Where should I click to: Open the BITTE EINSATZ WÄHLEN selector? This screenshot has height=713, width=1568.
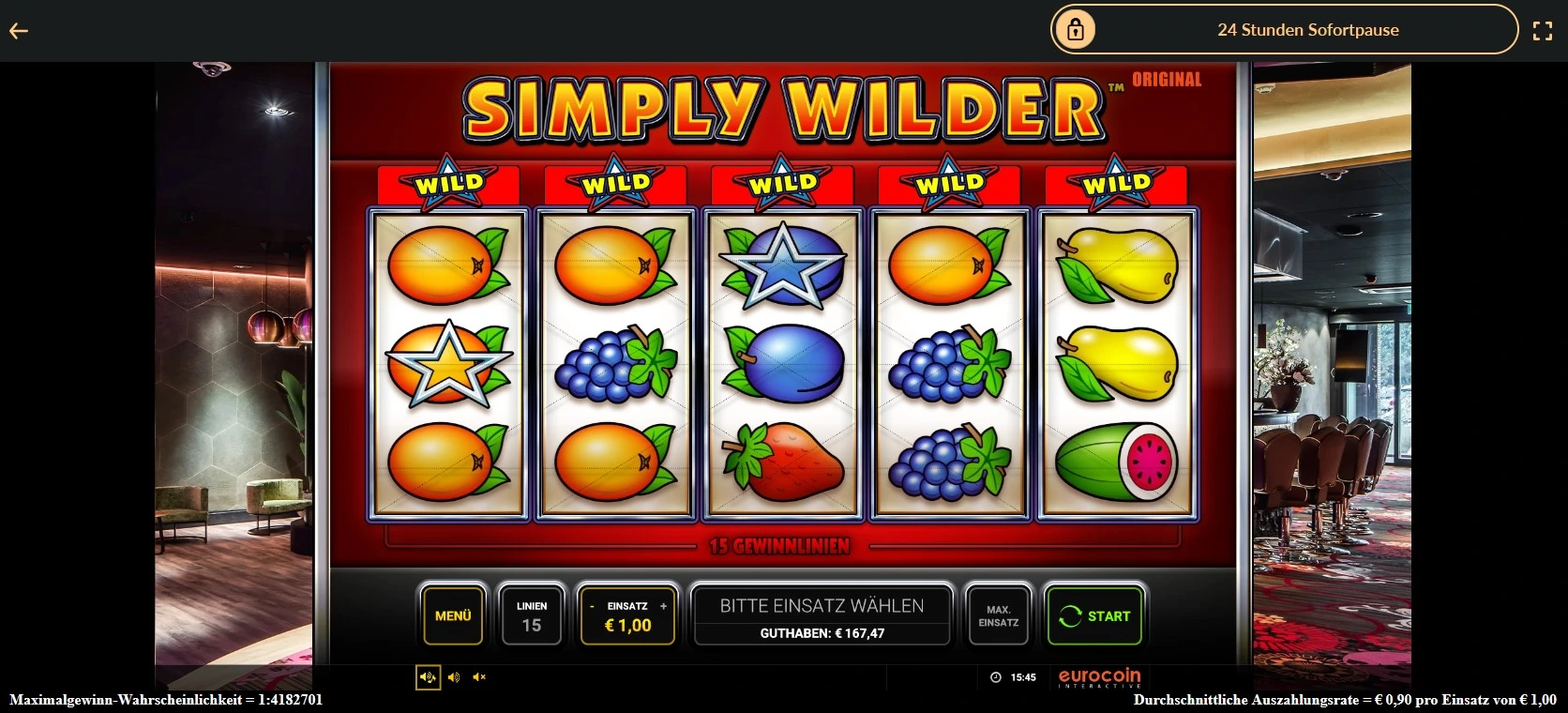tap(821, 605)
